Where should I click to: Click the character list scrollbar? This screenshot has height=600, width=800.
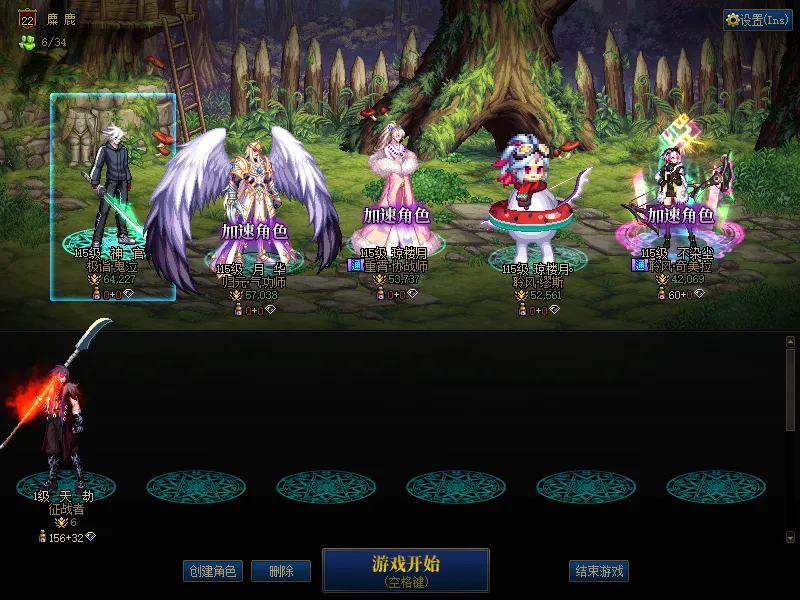[x=790, y=390]
